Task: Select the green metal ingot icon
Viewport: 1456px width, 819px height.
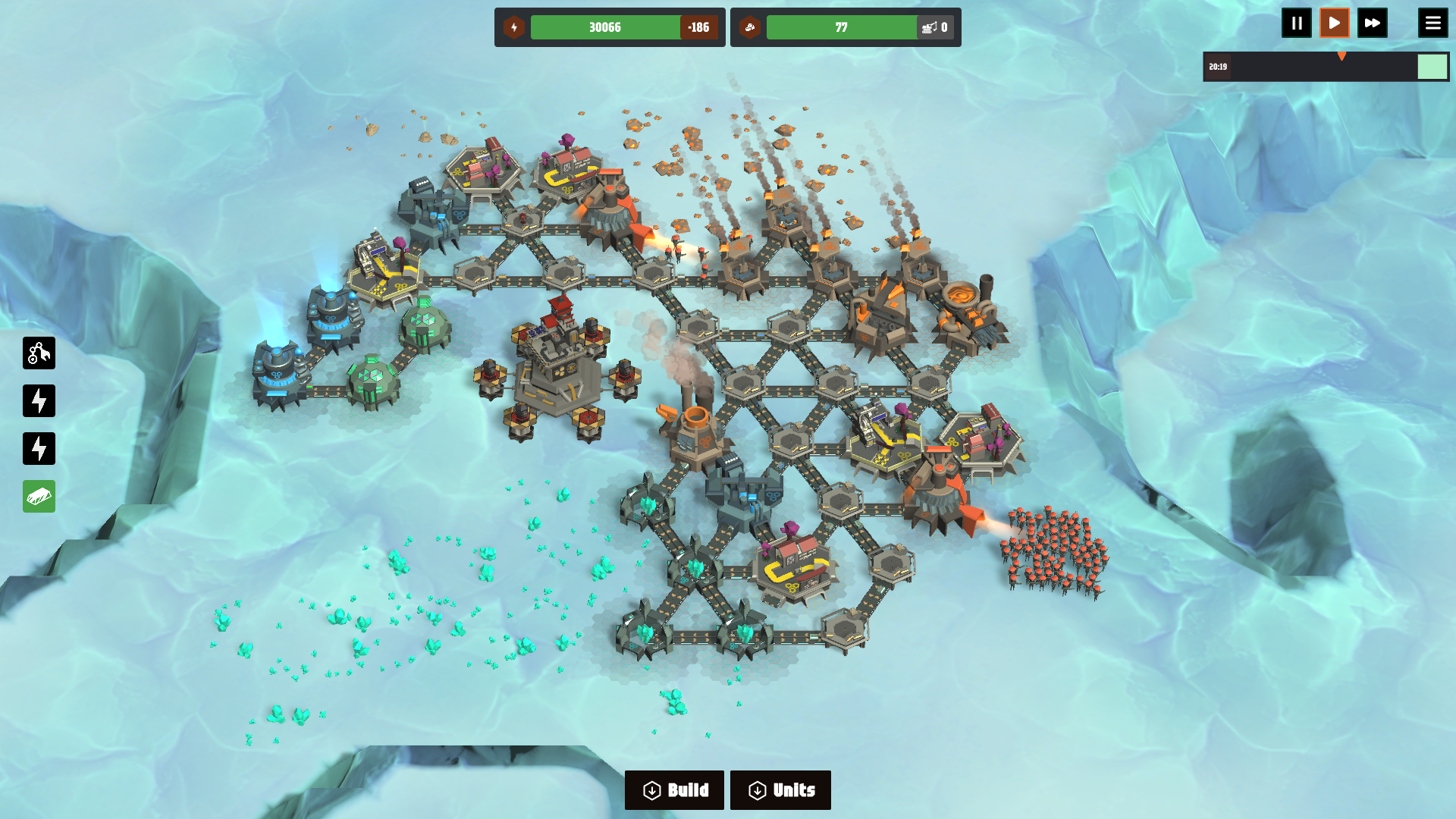Action: point(39,497)
